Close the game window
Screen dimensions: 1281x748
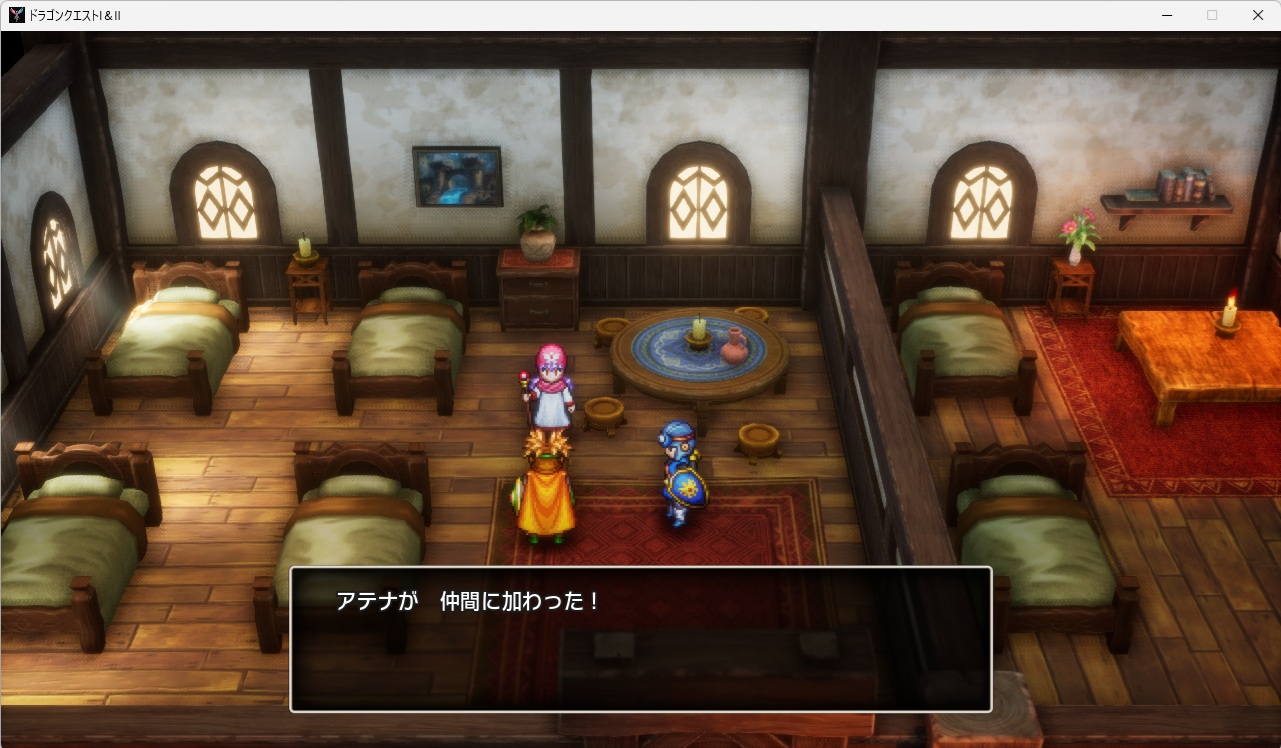pos(1258,15)
